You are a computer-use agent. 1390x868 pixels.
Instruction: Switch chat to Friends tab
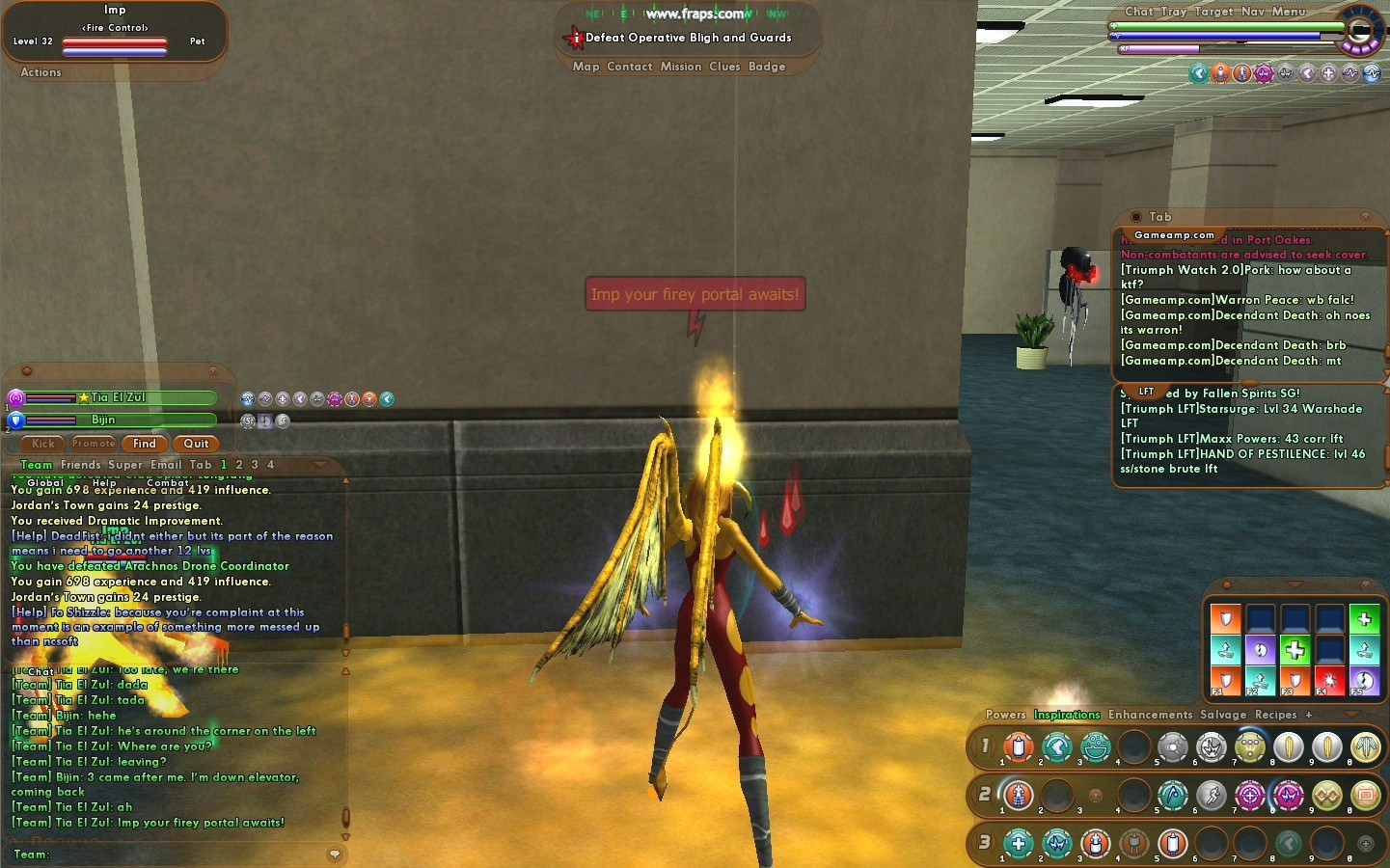click(x=80, y=465)
